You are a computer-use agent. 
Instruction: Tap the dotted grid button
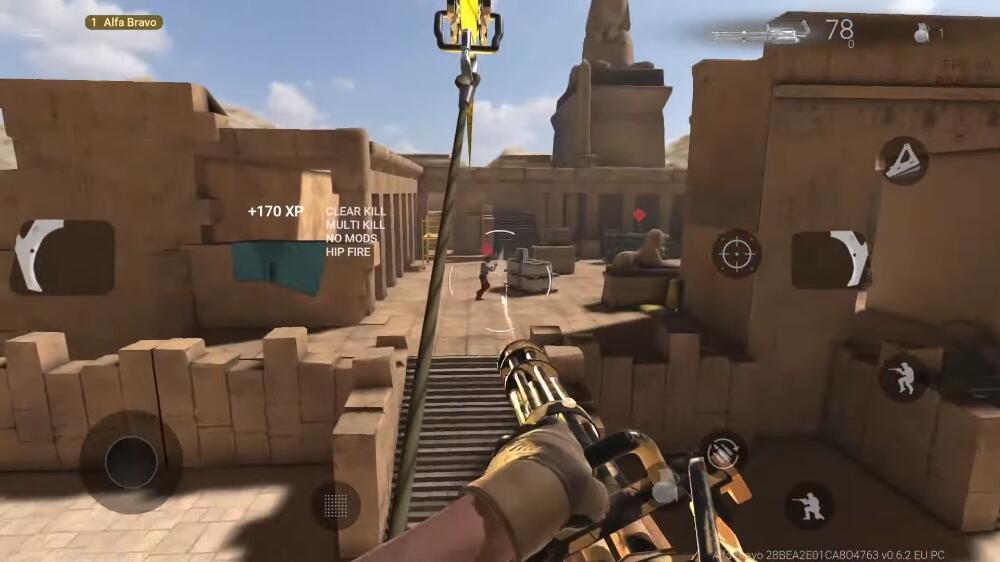(336, 505)
